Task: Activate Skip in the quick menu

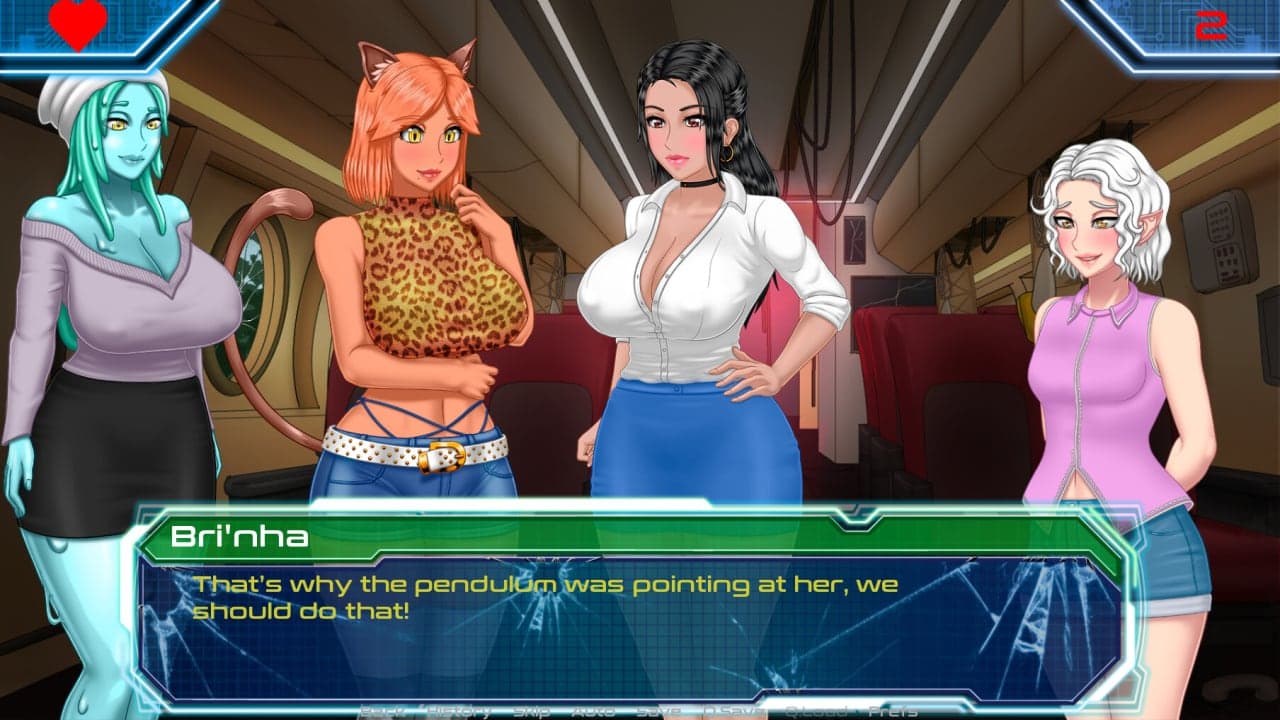Action: tap(530, 711)
